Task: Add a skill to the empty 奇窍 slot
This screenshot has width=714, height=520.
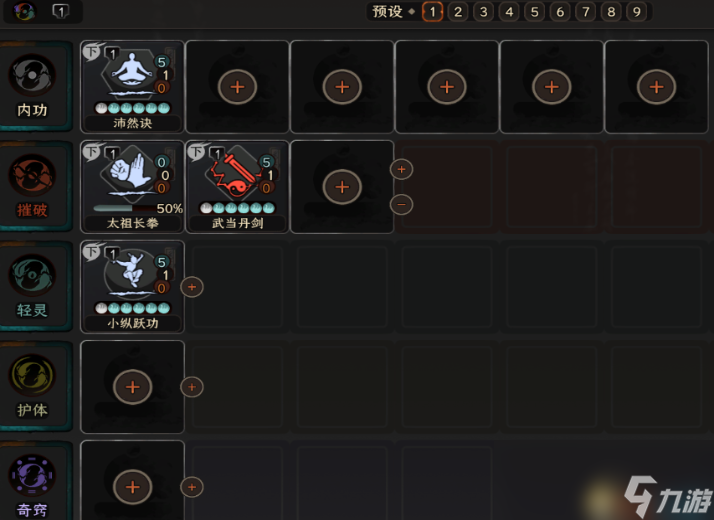Action: coord(133,486)
